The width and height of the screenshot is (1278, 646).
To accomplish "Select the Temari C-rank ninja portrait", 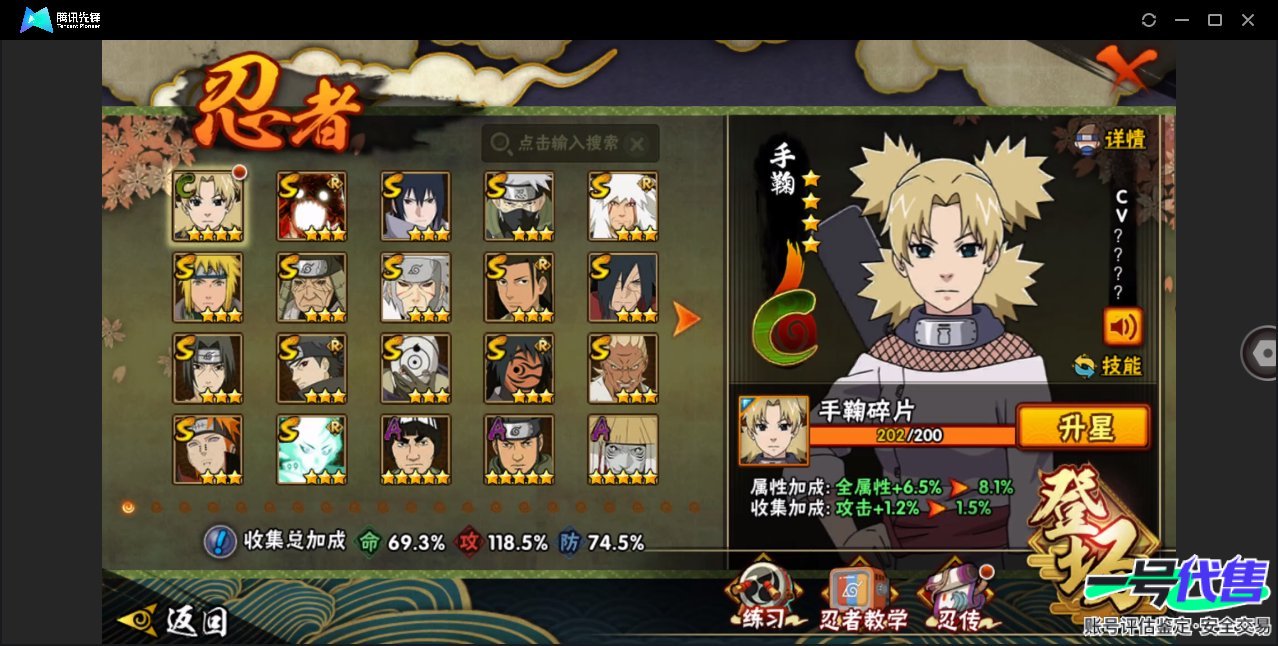I will coord(208,206).
